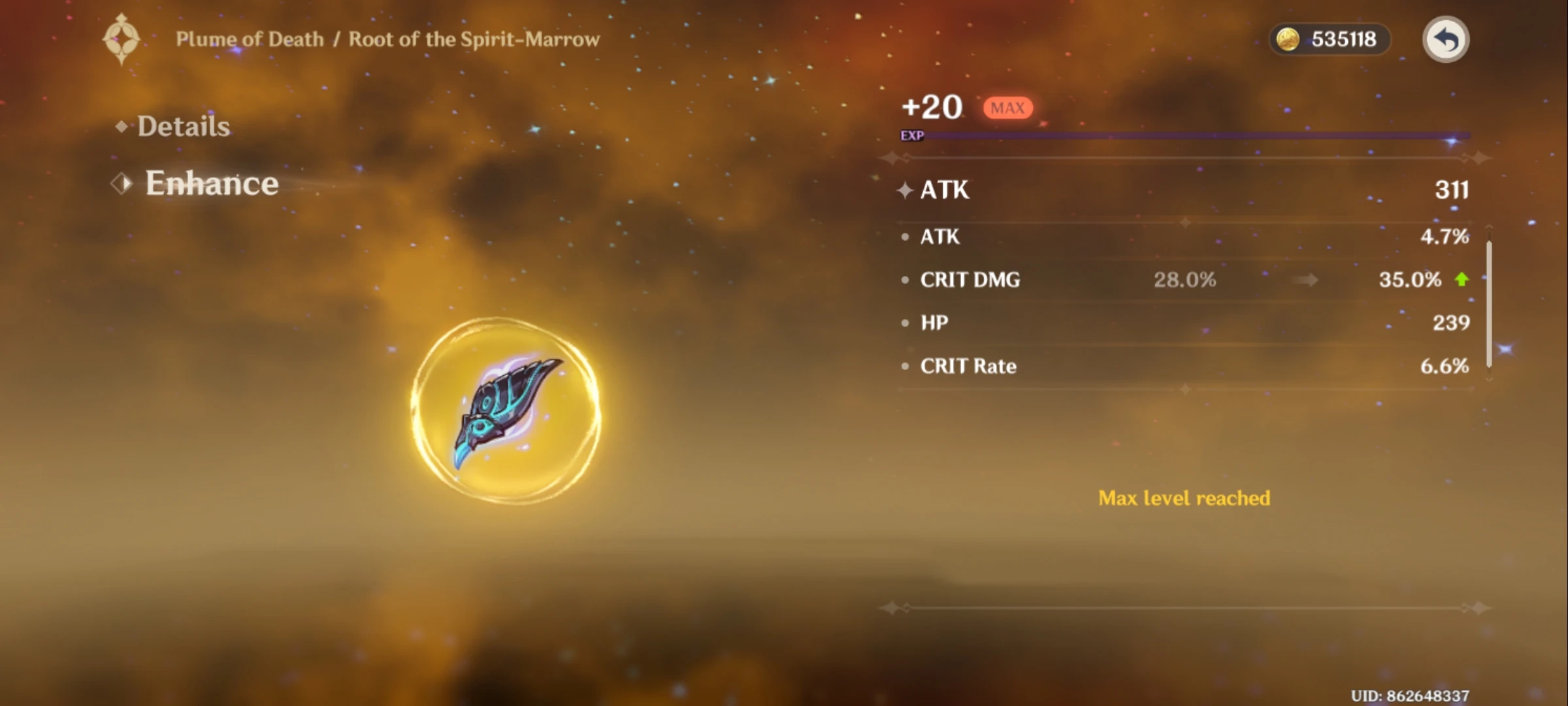Click the MAX badge next to +20

(x=1007, y=108)
